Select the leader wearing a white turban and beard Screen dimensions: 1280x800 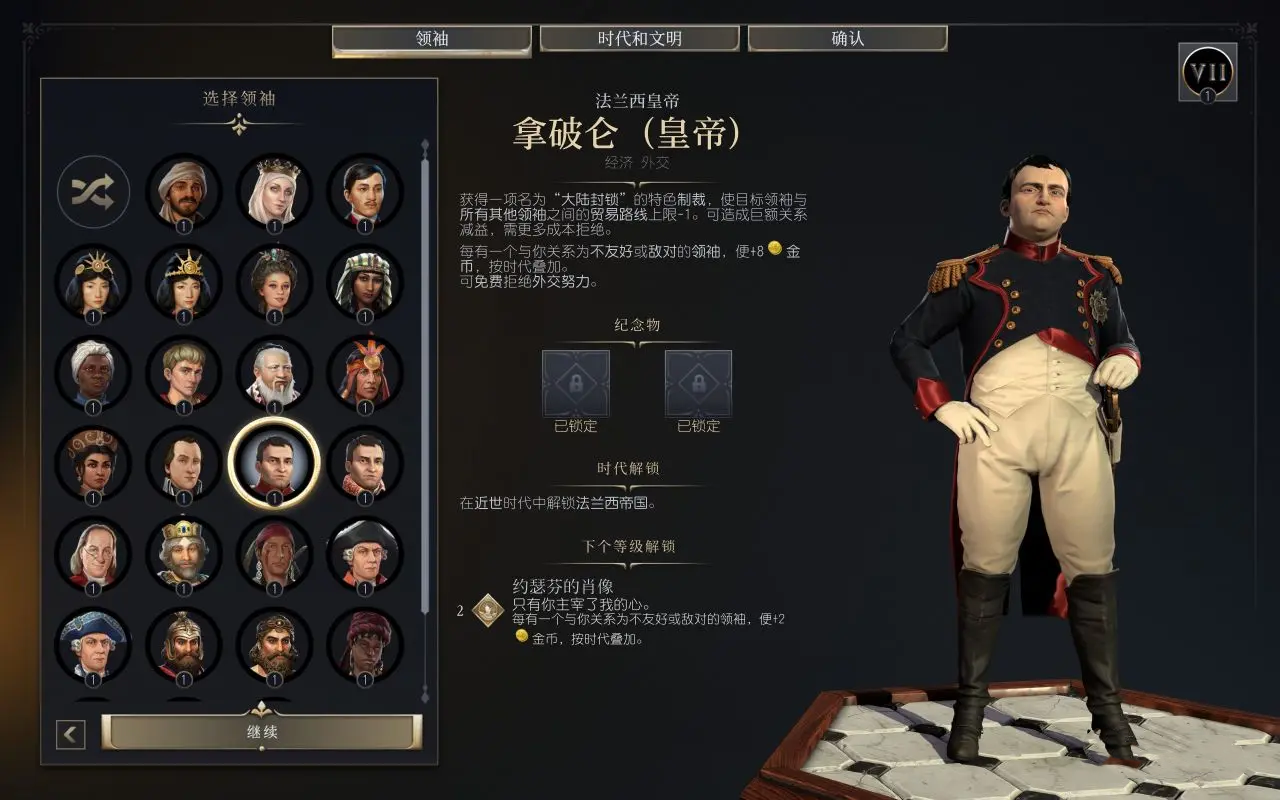184,192
